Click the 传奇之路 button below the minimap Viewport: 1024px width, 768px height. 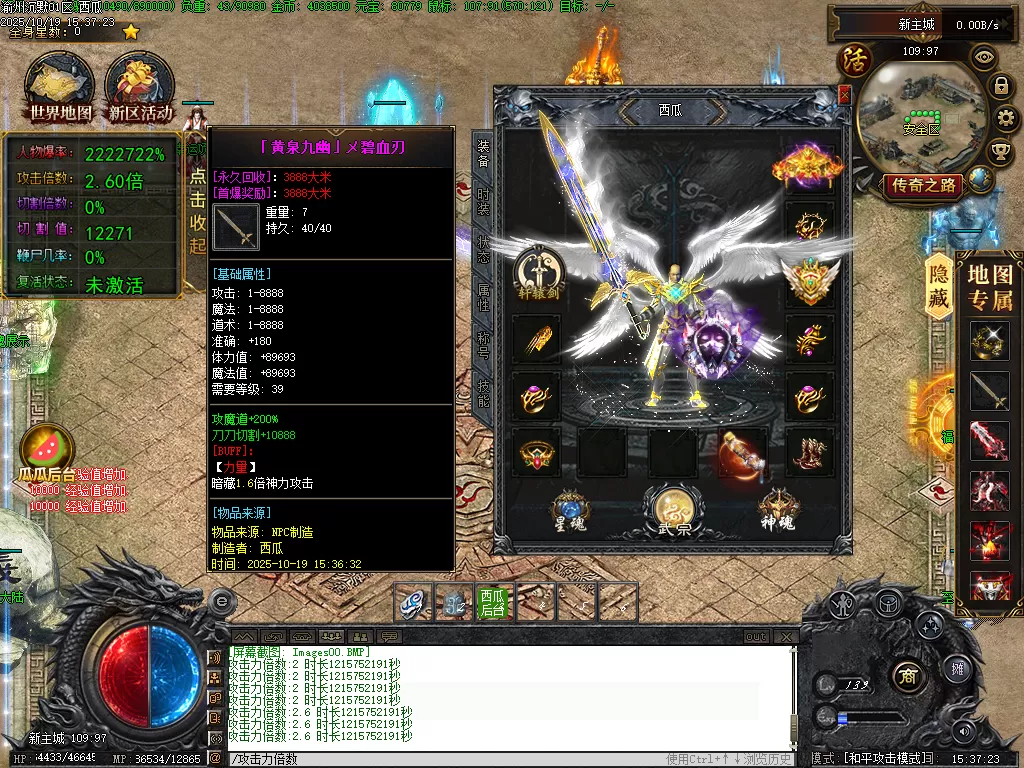922,185
